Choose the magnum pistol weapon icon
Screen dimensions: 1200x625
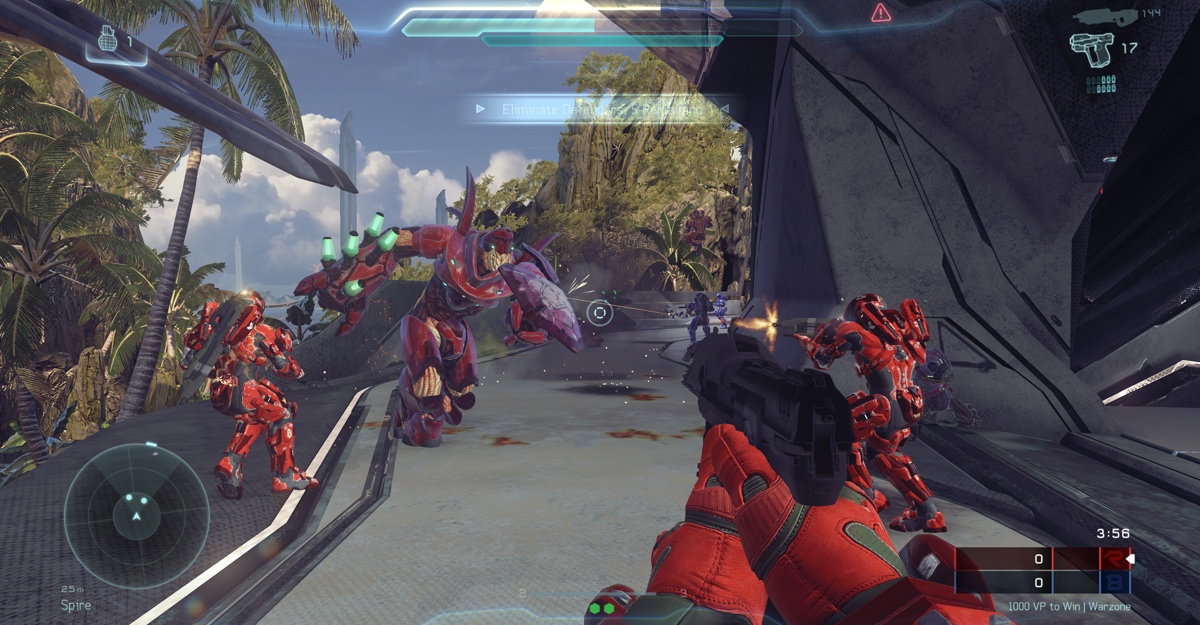pos(1091,47)
